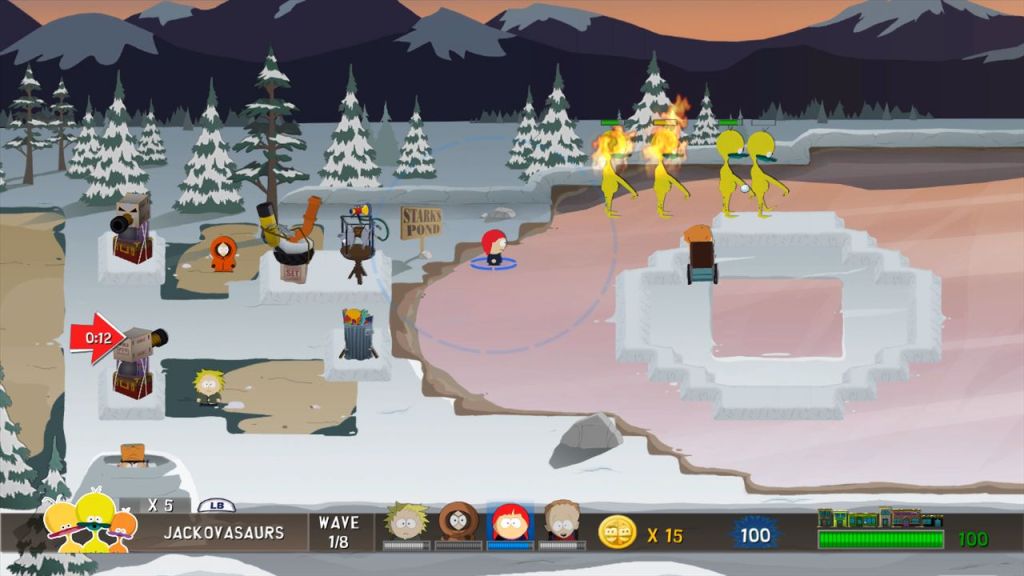This screenshot has width=1024, height=576.
Task: Choose the highlighted red-hooded character portrait
Action: click(x=510, y=522)
